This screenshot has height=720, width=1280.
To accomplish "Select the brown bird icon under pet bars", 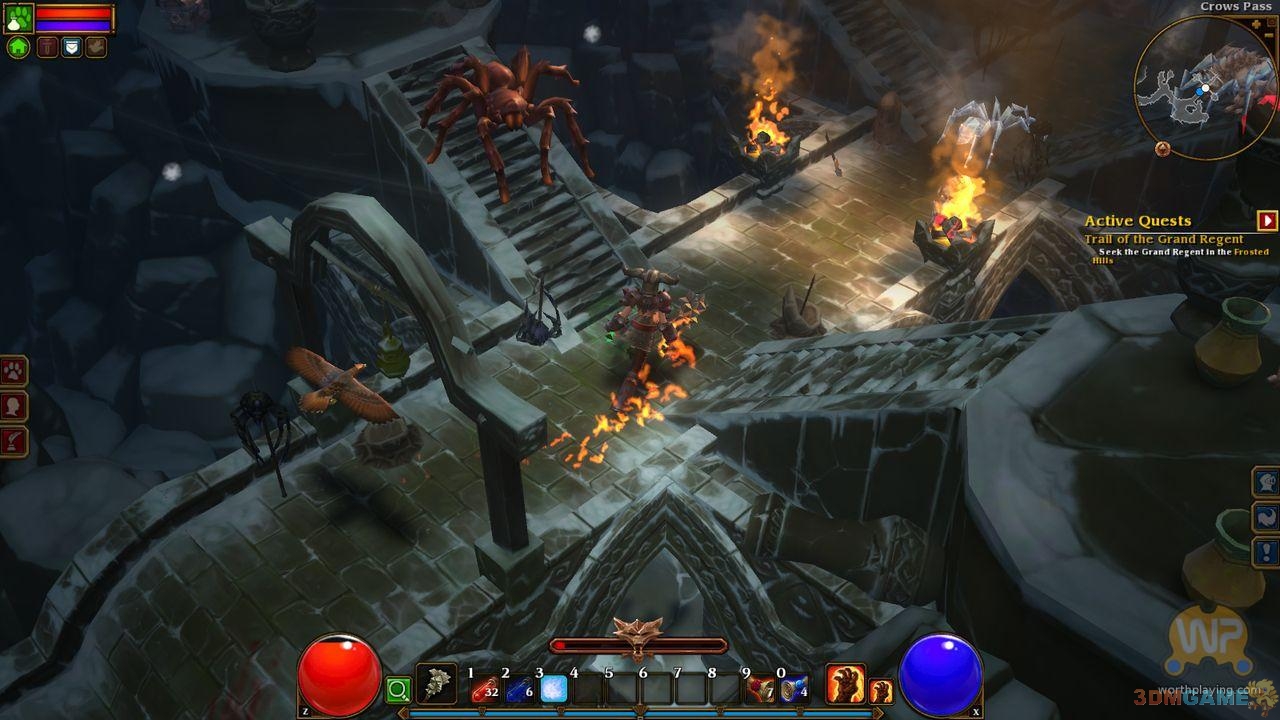I will point(96,47).
